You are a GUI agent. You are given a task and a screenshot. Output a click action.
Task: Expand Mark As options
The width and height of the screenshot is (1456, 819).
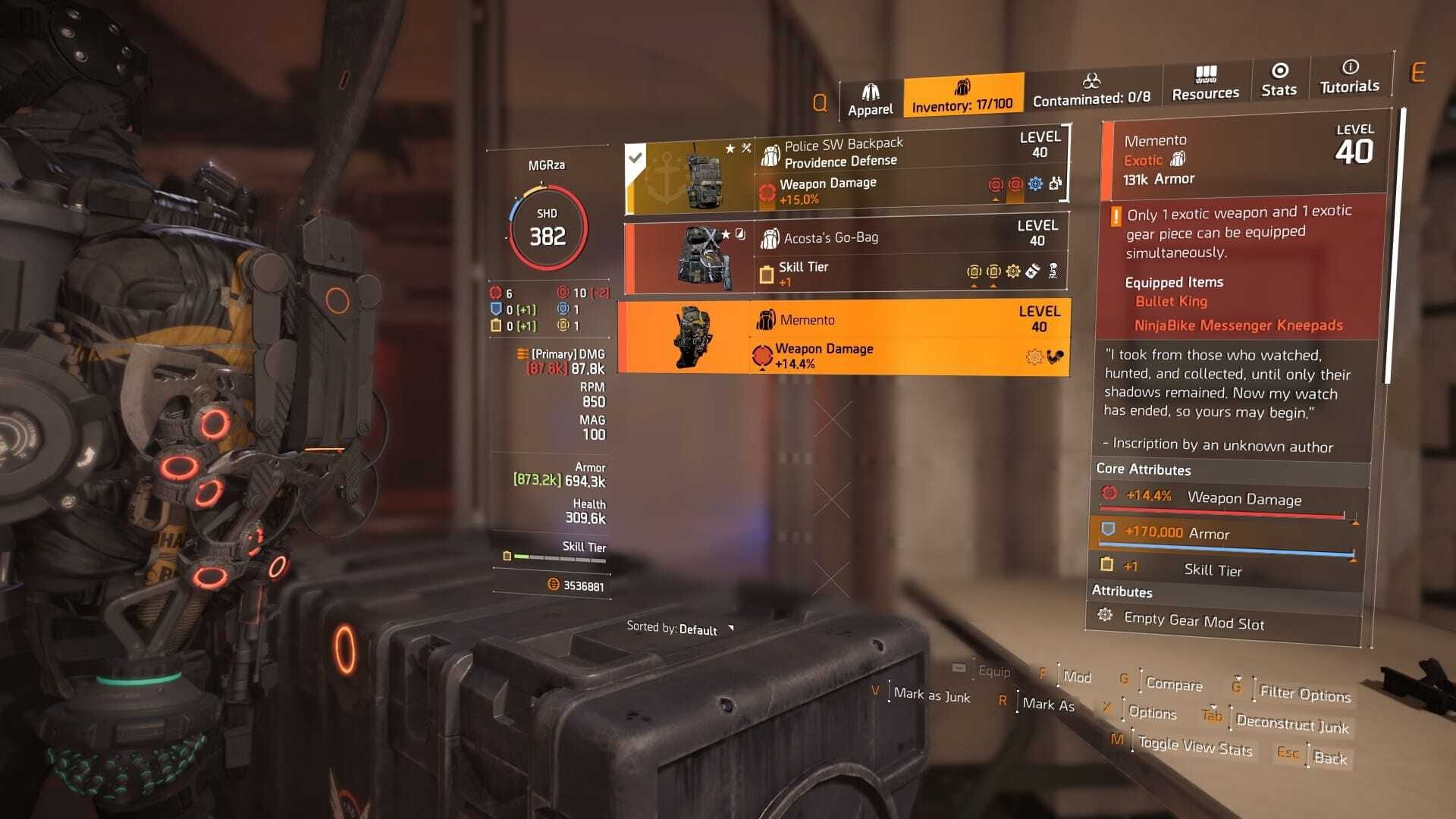(1049, 705)
